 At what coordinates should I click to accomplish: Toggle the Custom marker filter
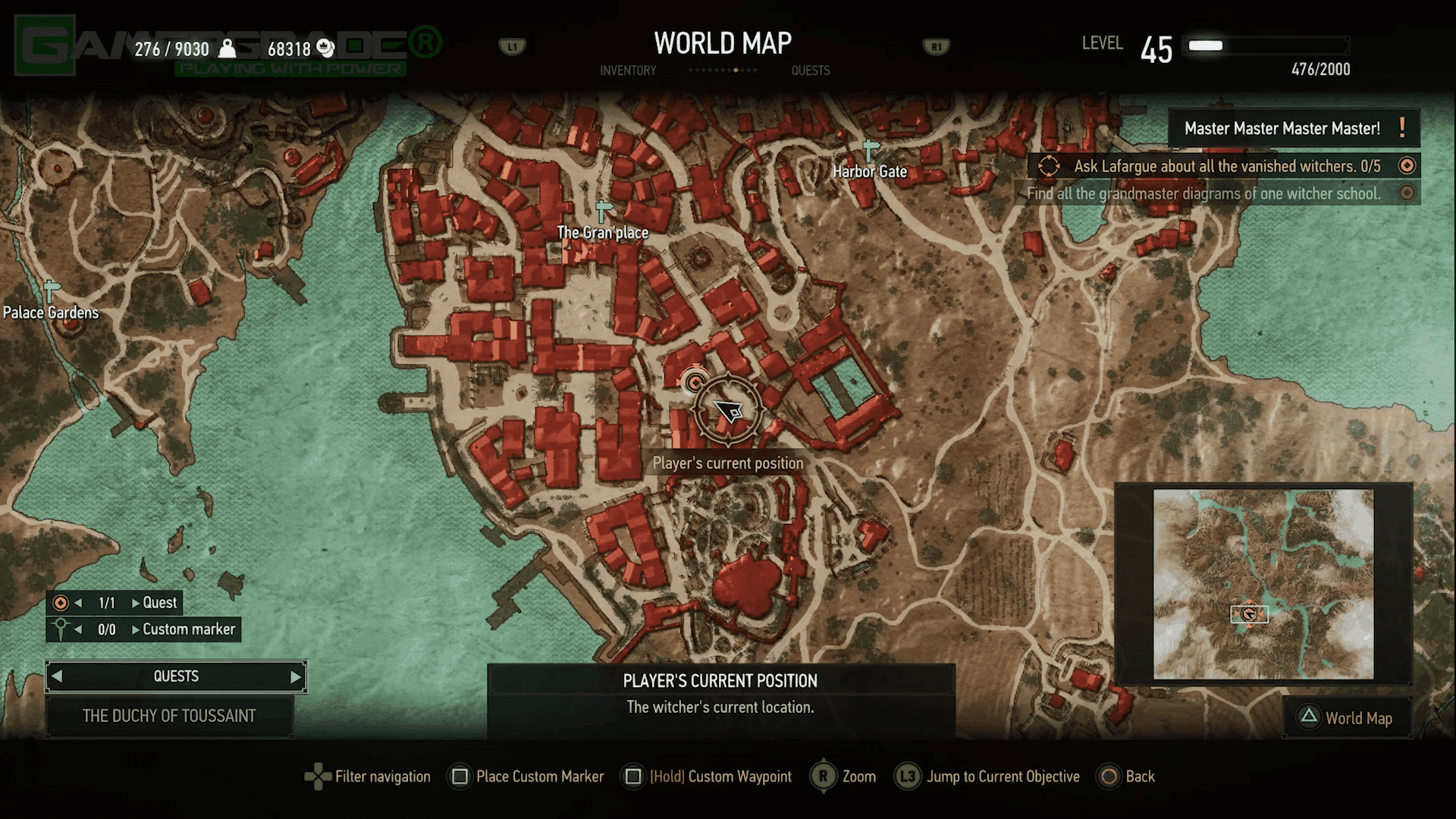(x=59, y=629)
